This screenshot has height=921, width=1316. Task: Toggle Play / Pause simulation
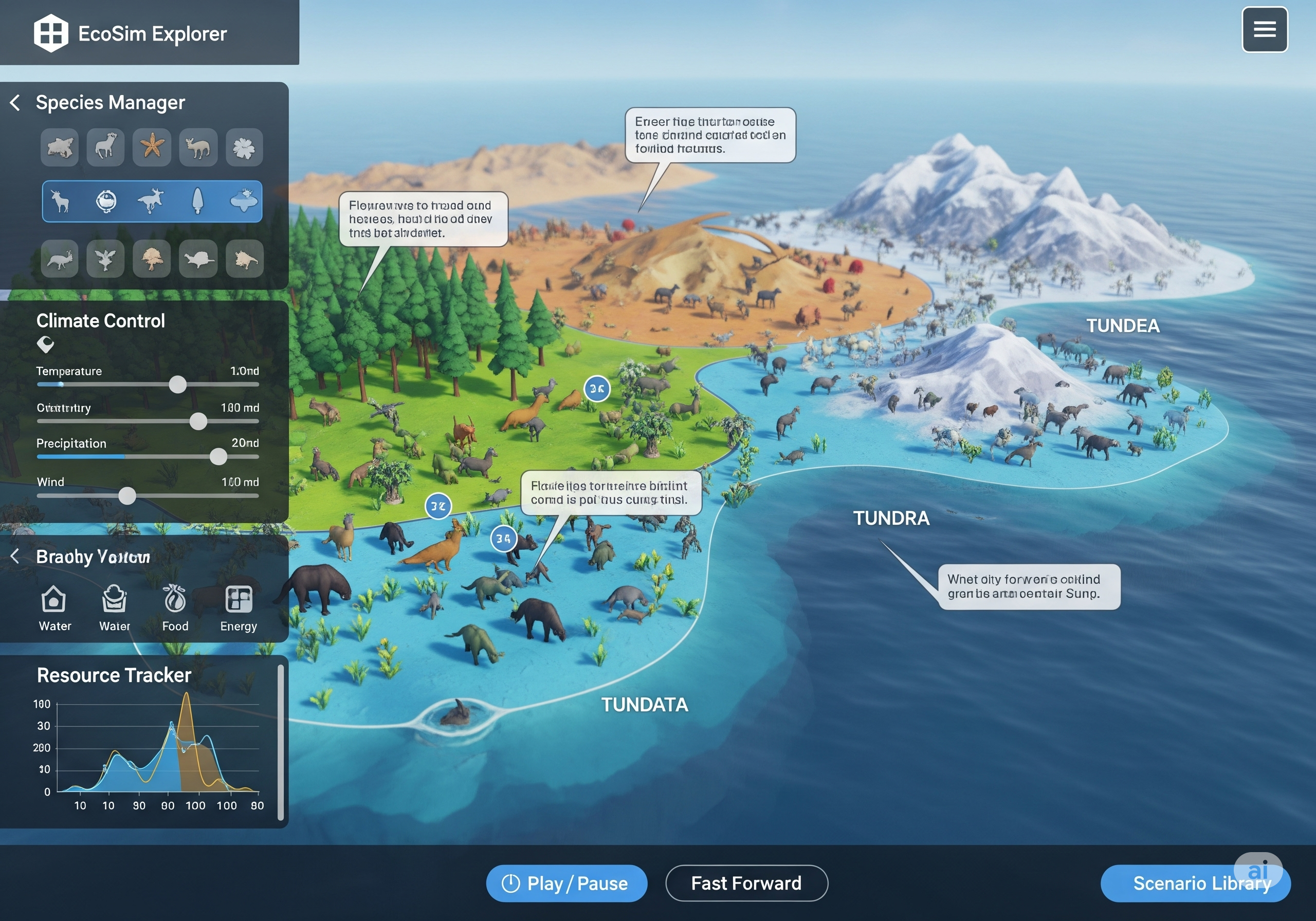[565, 882]
